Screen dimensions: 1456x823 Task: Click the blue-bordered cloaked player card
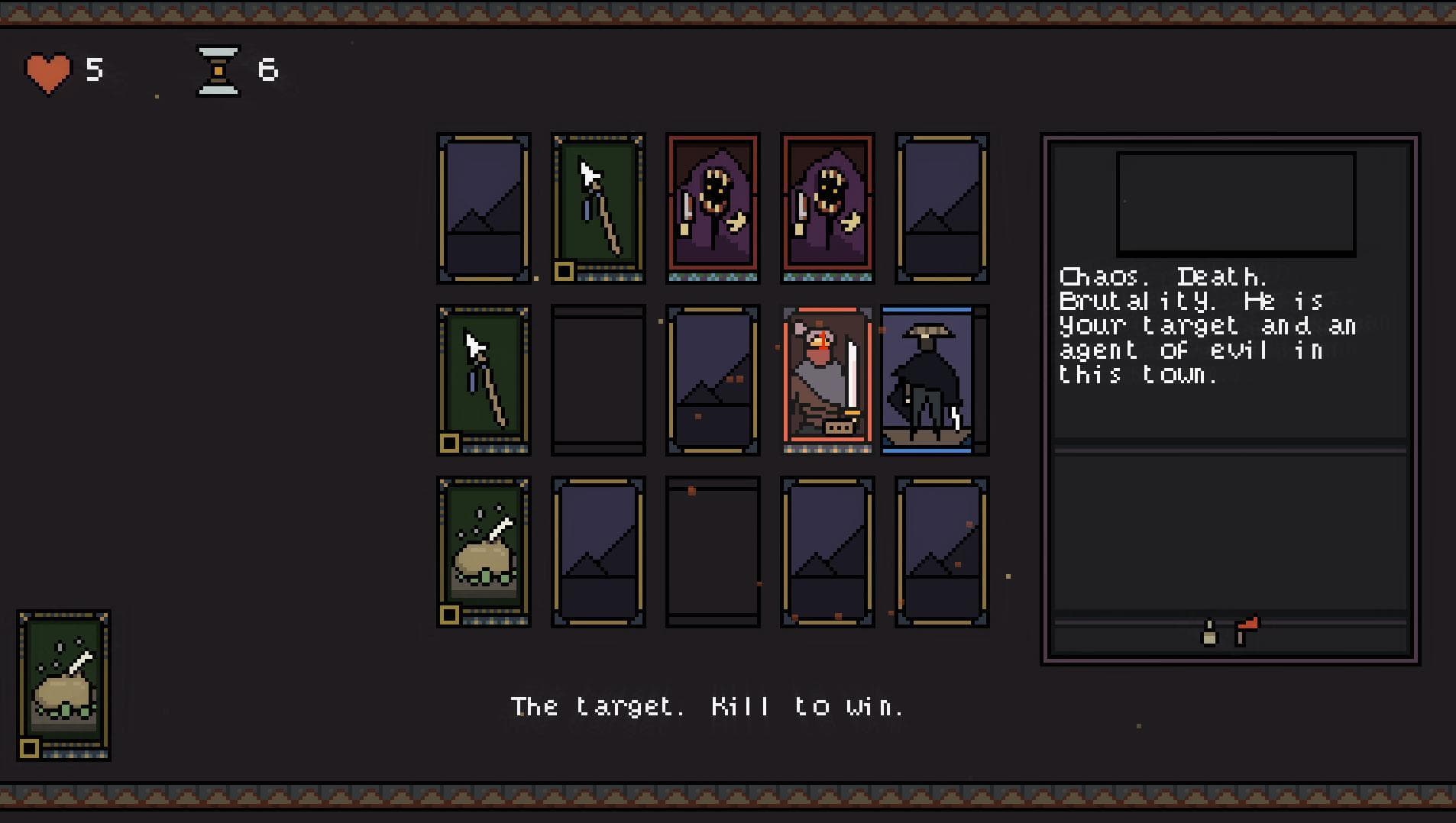click(927, 379)
